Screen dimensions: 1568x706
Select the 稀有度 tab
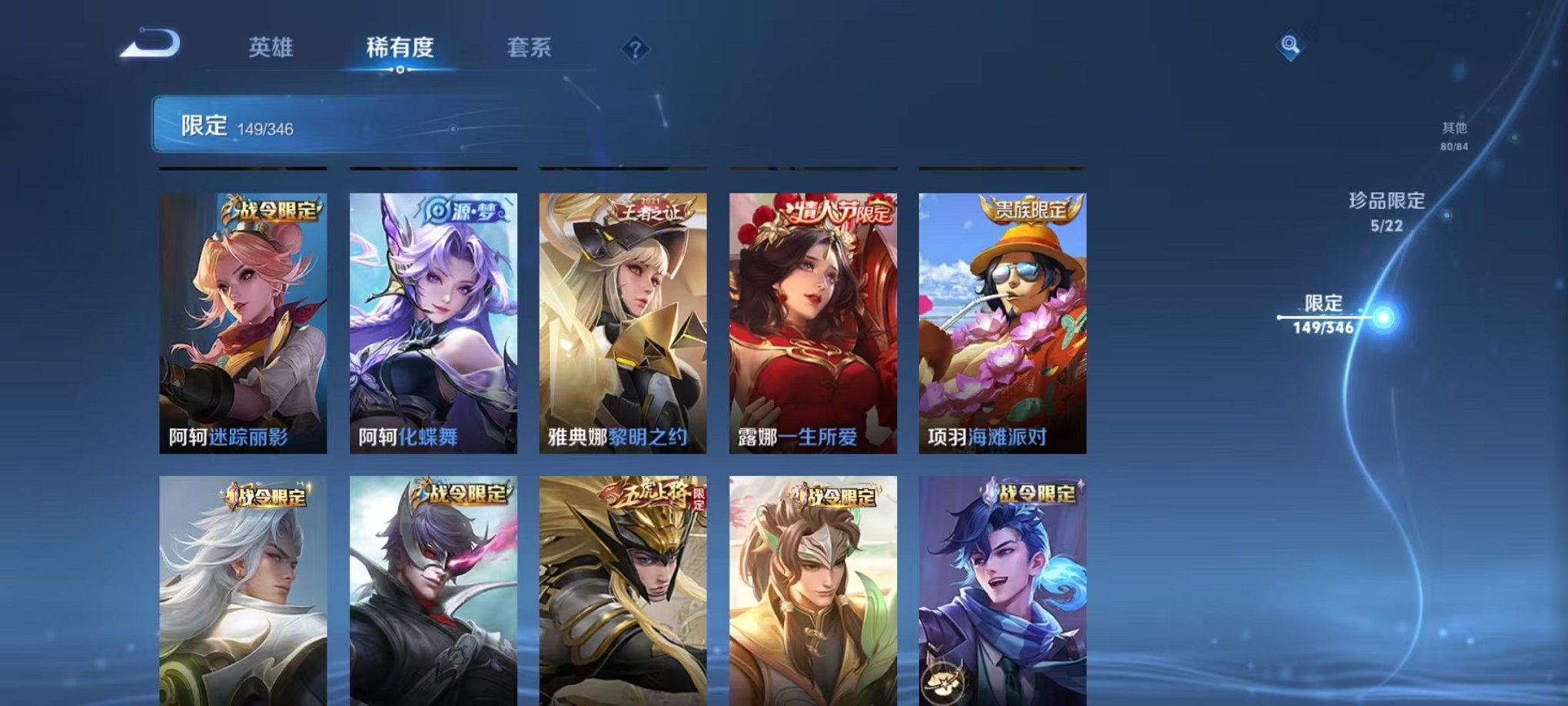398,48
